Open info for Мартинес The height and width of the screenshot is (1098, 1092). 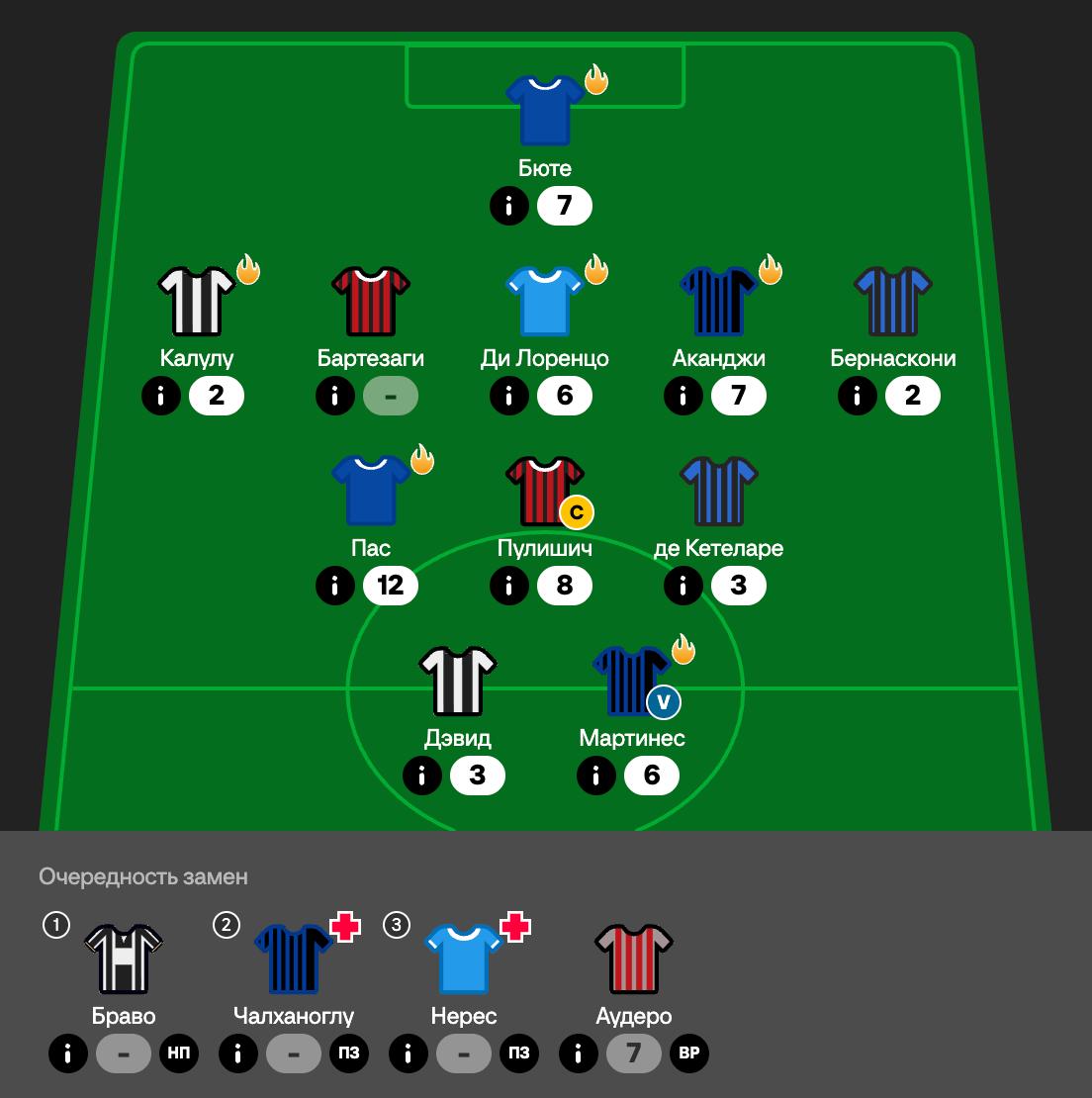tap(596, 776)
